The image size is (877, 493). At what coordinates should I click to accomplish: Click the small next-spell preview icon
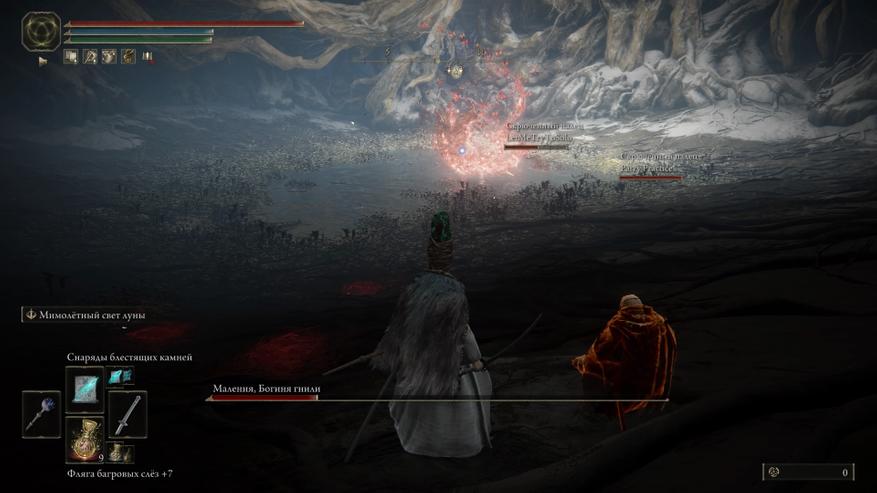click(x=120, y=376)
